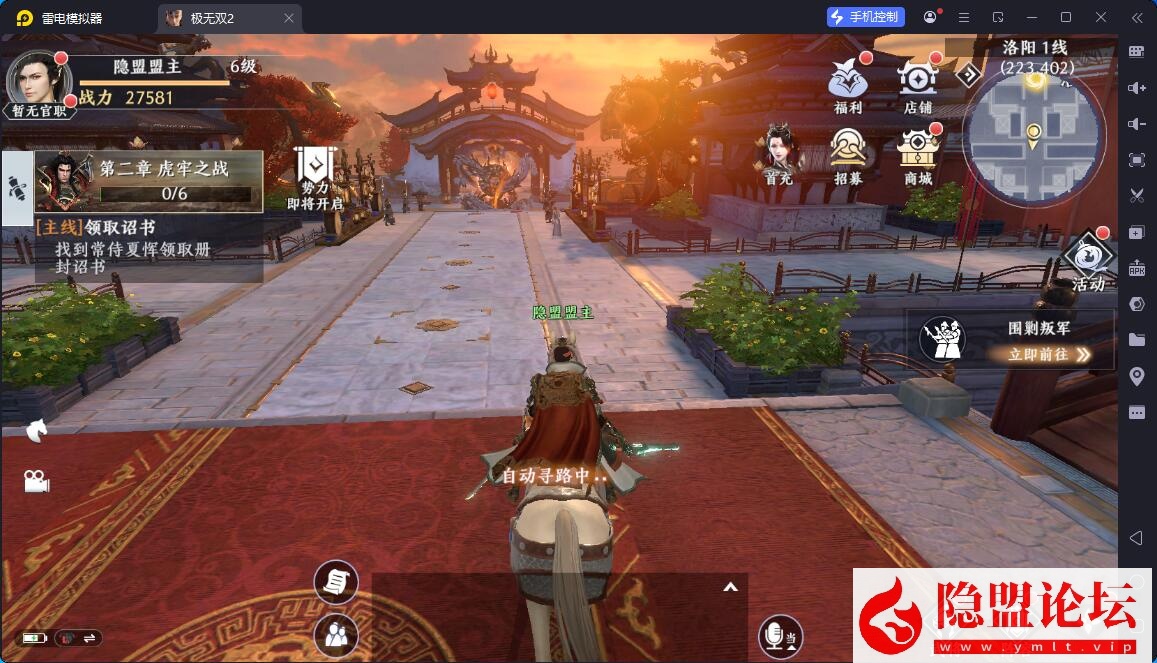1157x663 pixels.
Task: Open the player avatar portrait
Action: point(38,78)
